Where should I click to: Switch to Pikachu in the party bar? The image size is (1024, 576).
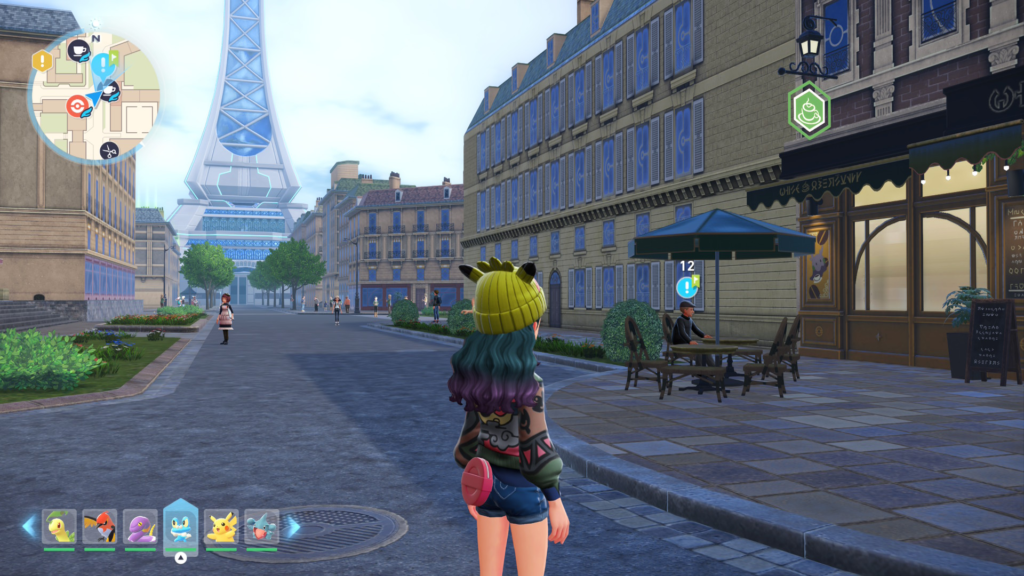pos(221,526)
